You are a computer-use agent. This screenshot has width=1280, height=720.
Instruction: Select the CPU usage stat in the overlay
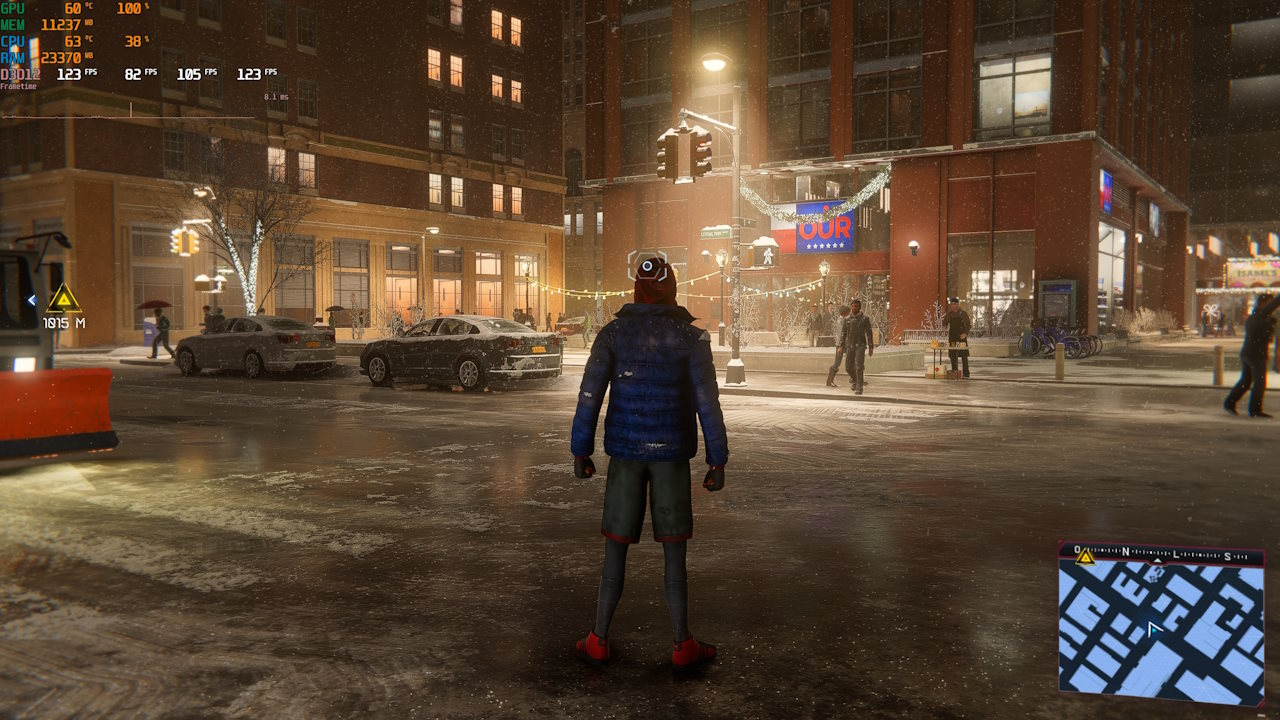[133, 42]
